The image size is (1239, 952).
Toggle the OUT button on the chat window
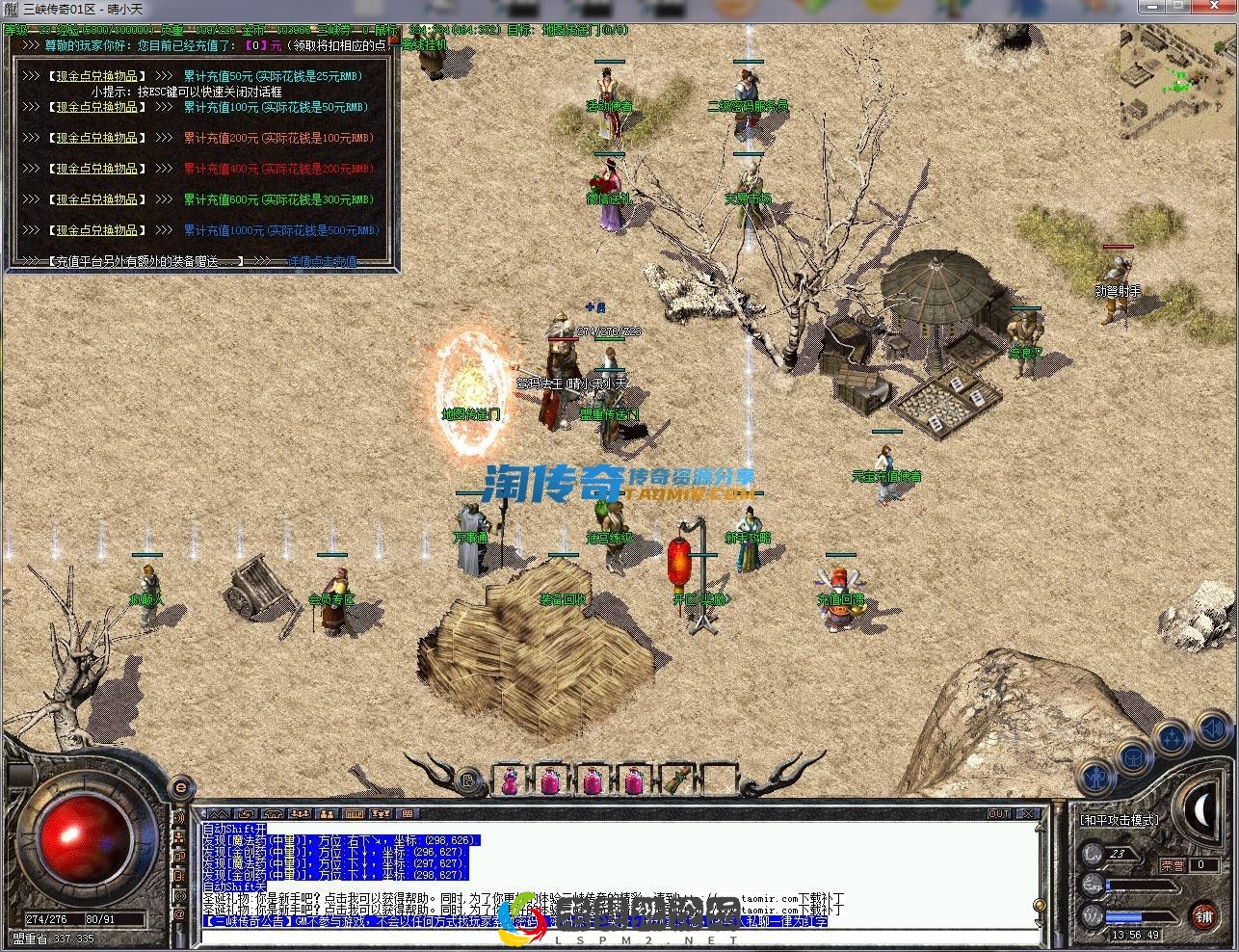click(x=999, y=812)
